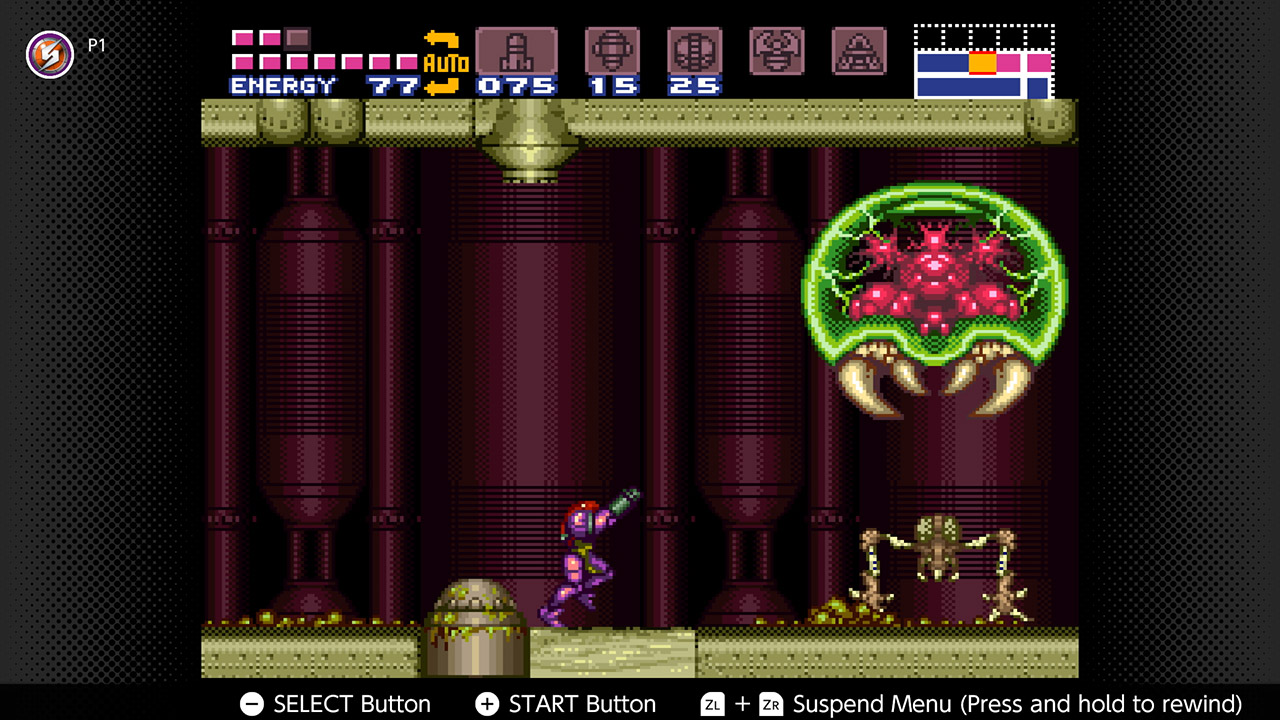Select the Power Bomb icon
Screen dimensions: 1280x720
pos(695,50)
